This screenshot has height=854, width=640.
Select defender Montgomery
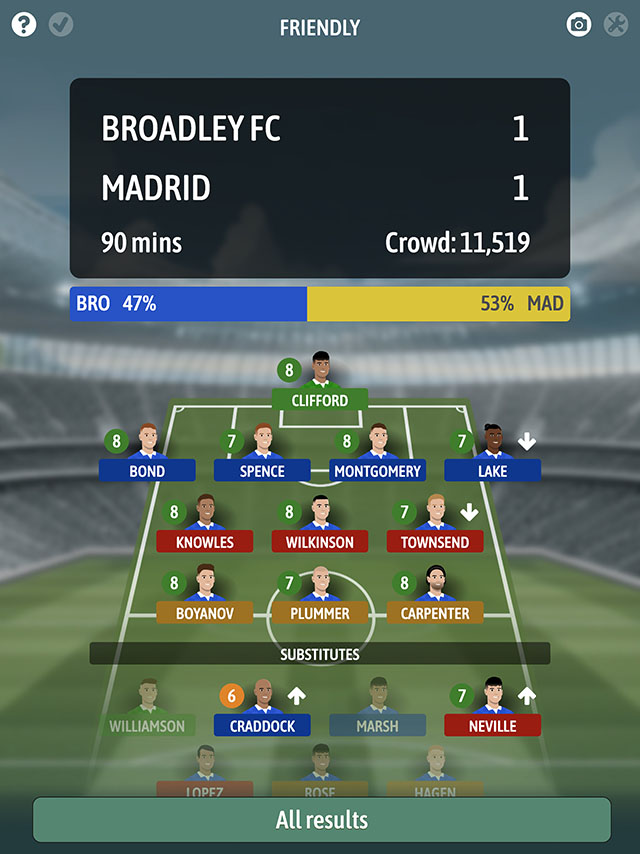click(x=377, y=470)
